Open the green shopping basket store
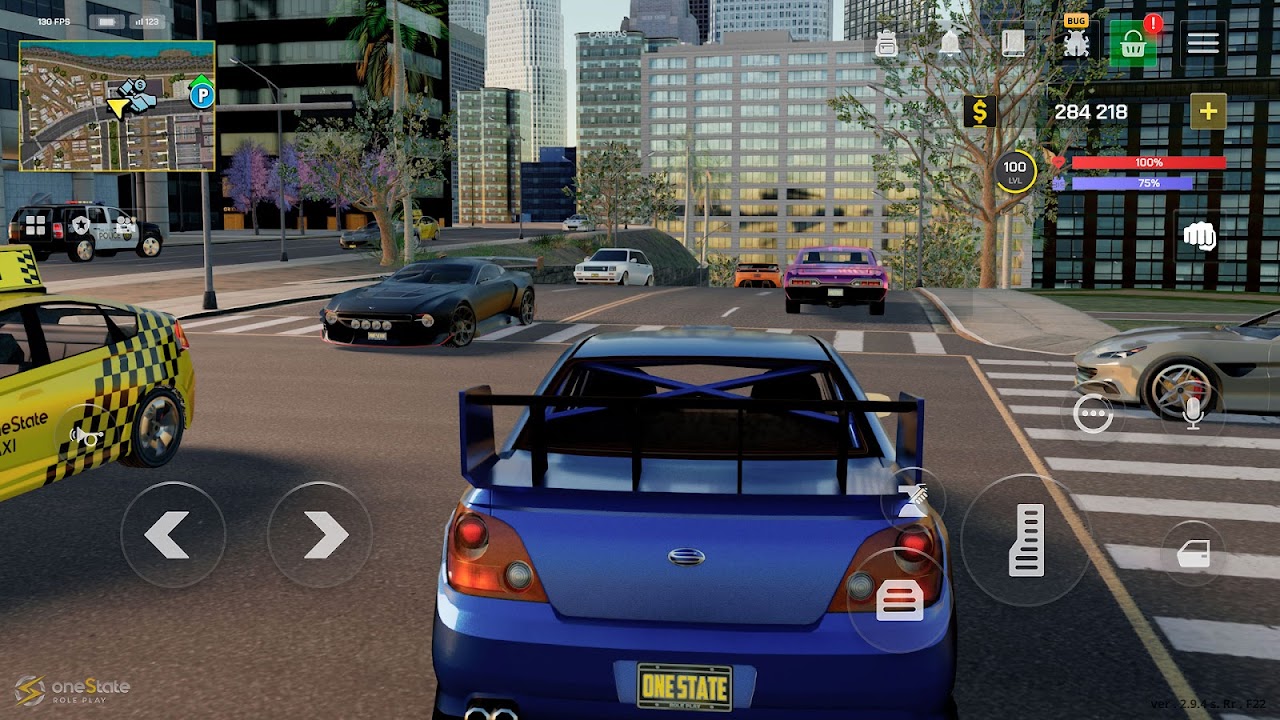Image resolution: width=1280 pixels, height=720 pixels. tap(1133, 43)
